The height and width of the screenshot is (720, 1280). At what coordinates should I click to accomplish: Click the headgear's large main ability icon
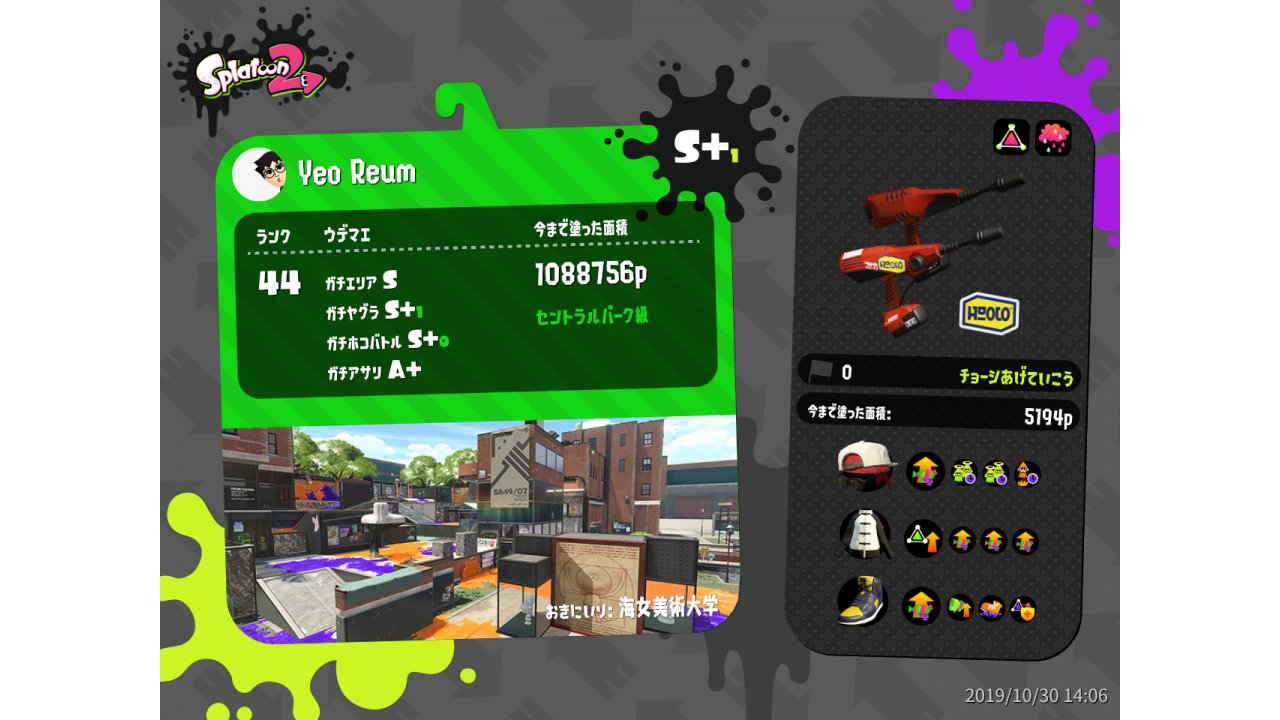coord(925,471)
